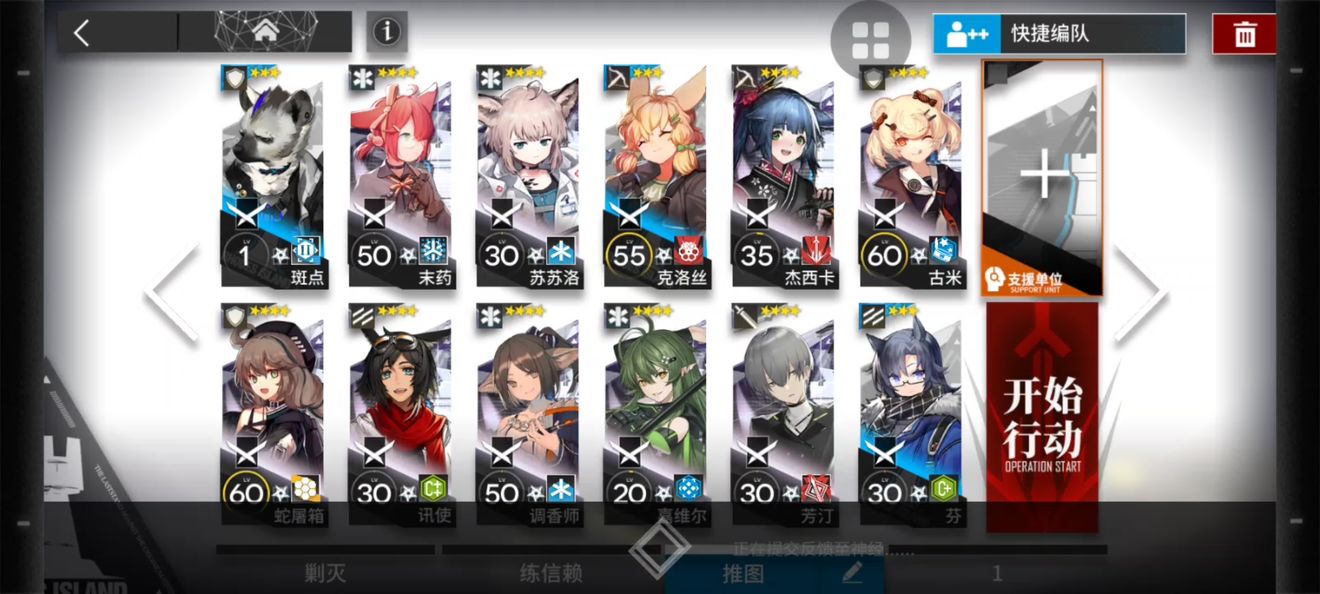
Task: Show the squad info icon
Action: coord(386,32)
